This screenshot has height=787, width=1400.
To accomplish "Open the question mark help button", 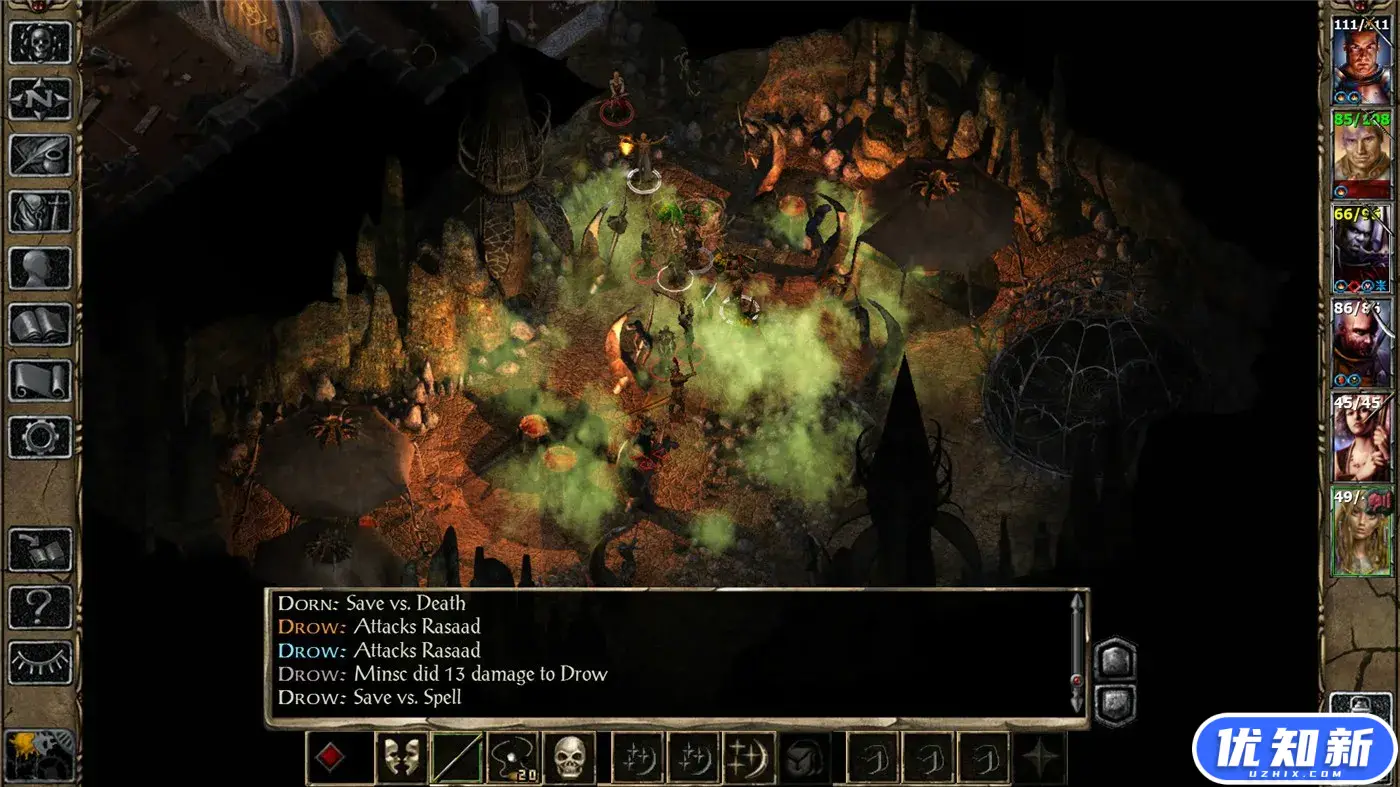I will tap(40, 606).
